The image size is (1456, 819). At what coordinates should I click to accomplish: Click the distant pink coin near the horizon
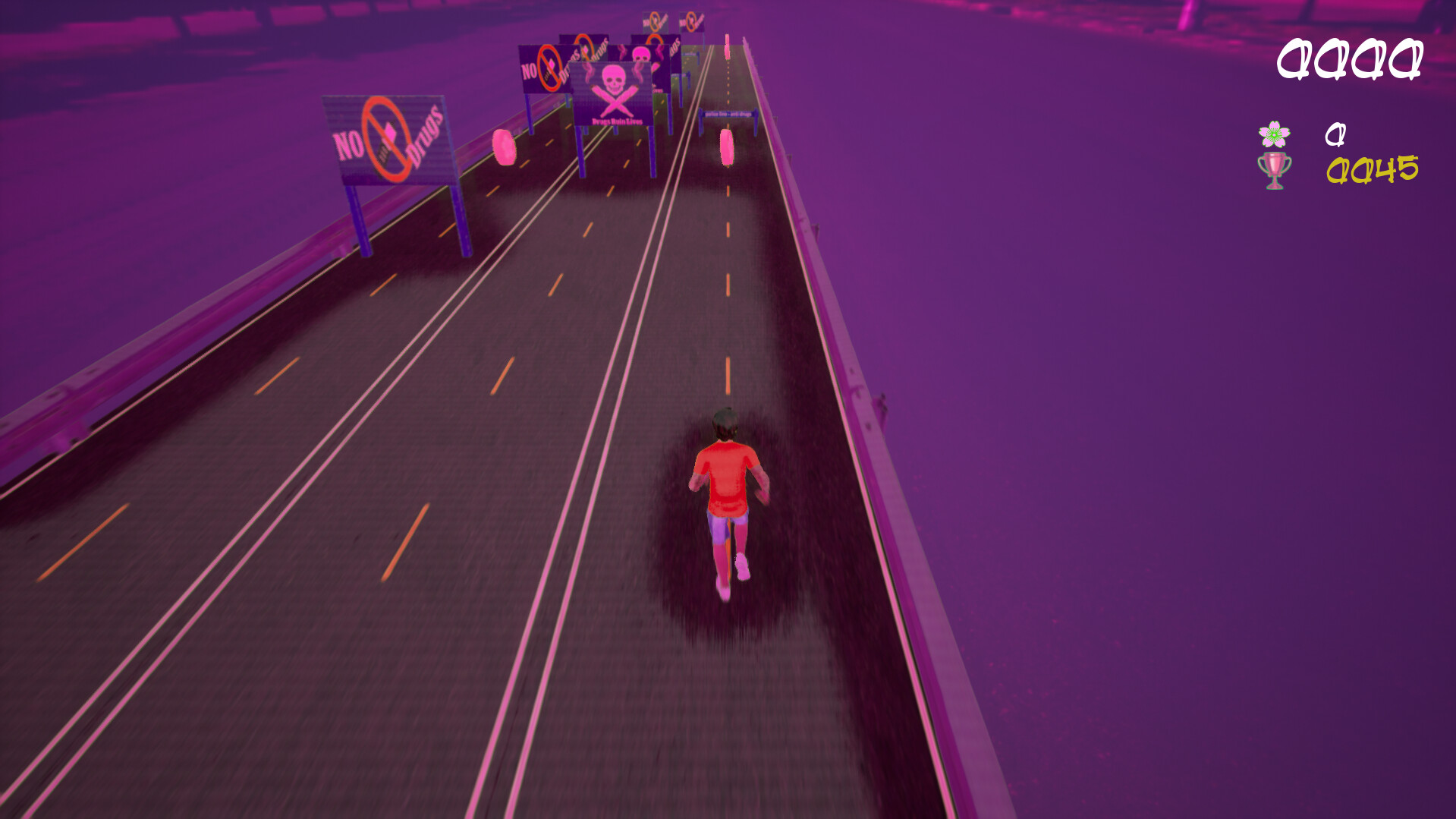[727, 44]
